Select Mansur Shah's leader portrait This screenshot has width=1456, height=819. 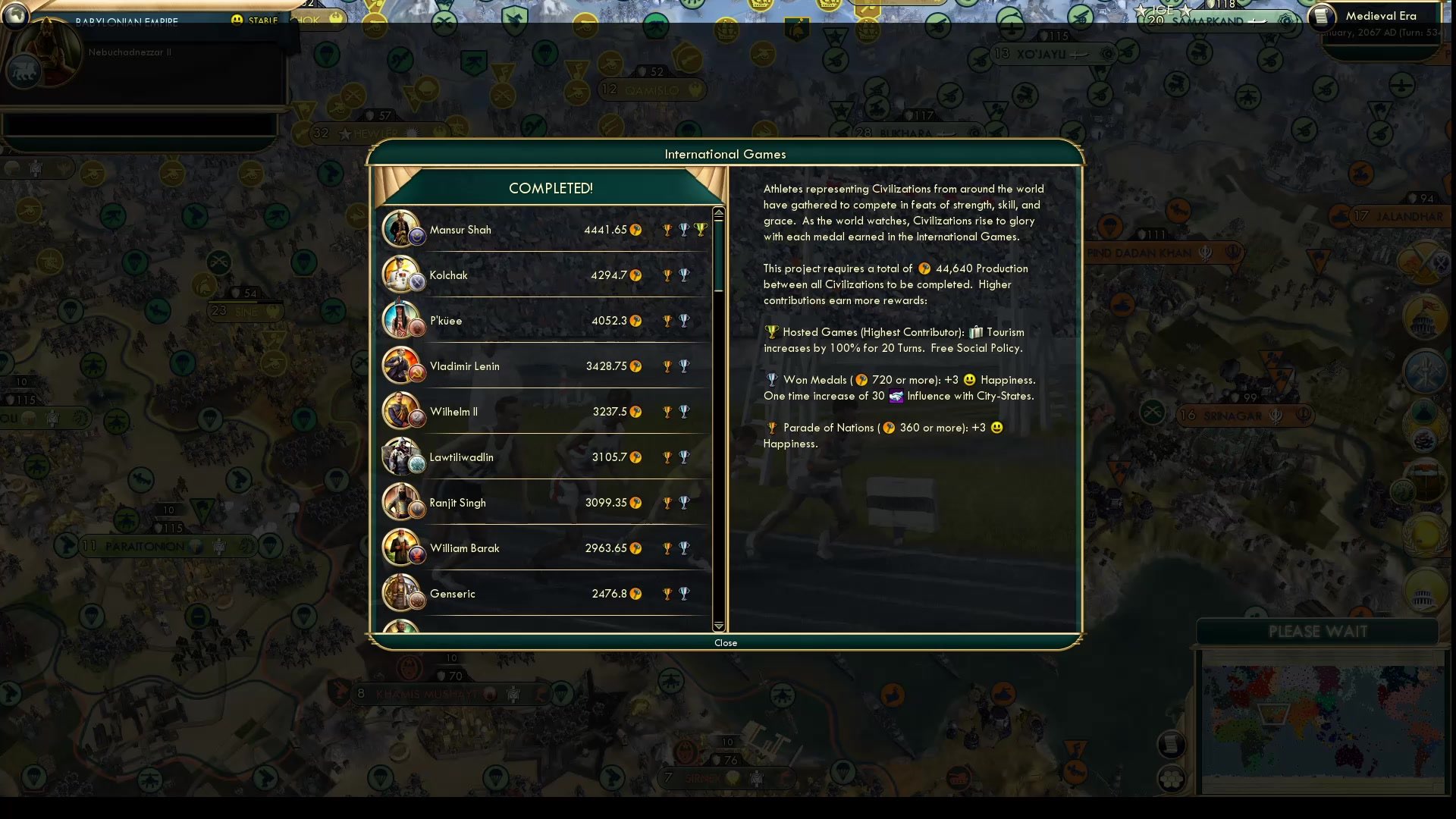(403, 229)
